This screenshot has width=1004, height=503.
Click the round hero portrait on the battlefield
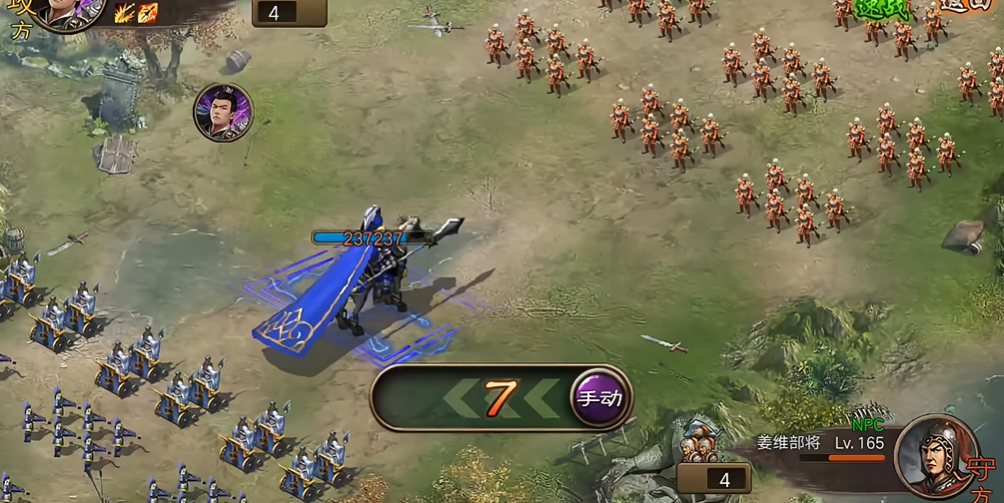(x=223, y=113)
